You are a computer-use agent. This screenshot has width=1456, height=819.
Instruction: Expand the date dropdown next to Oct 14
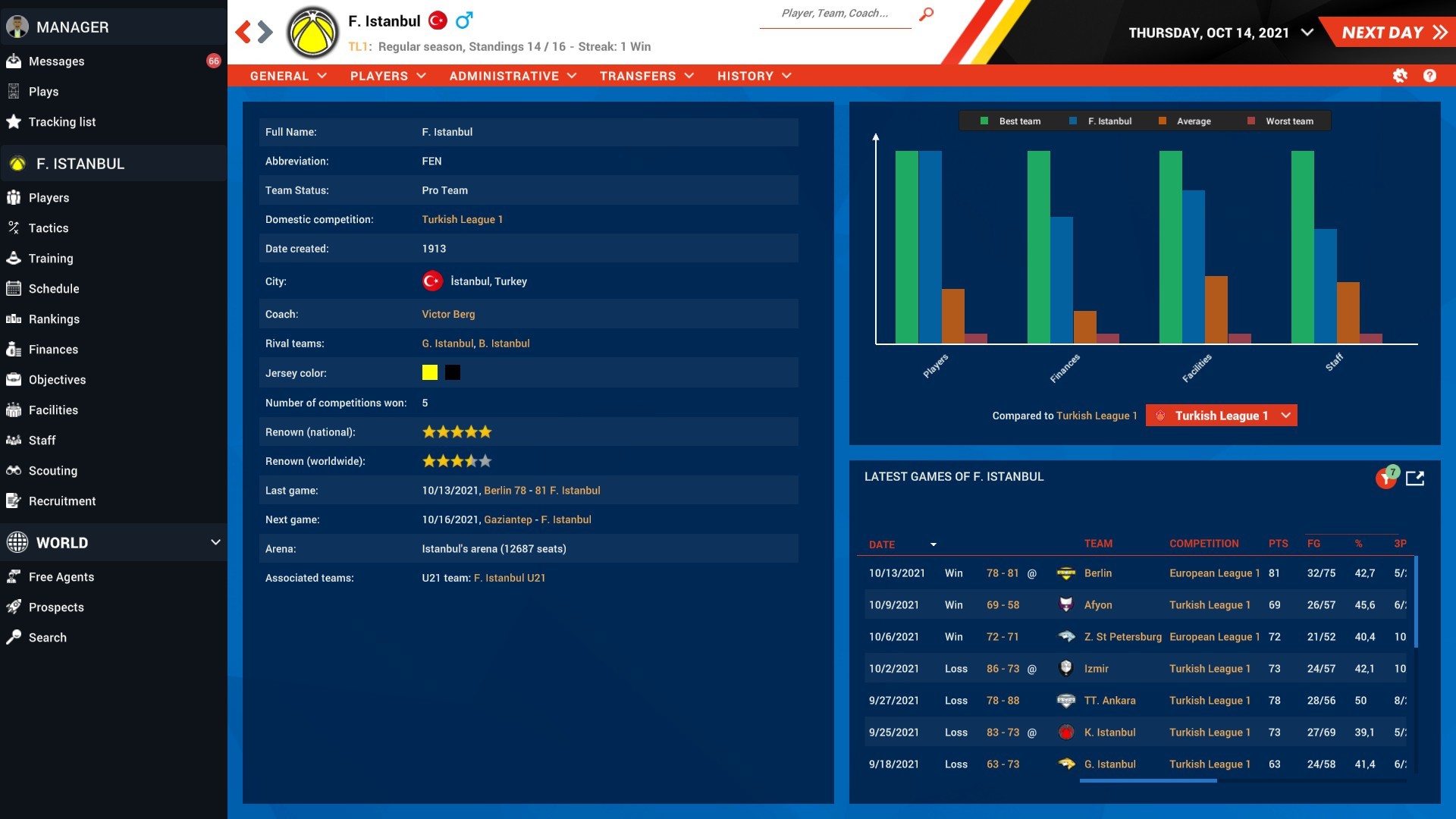1306,33
